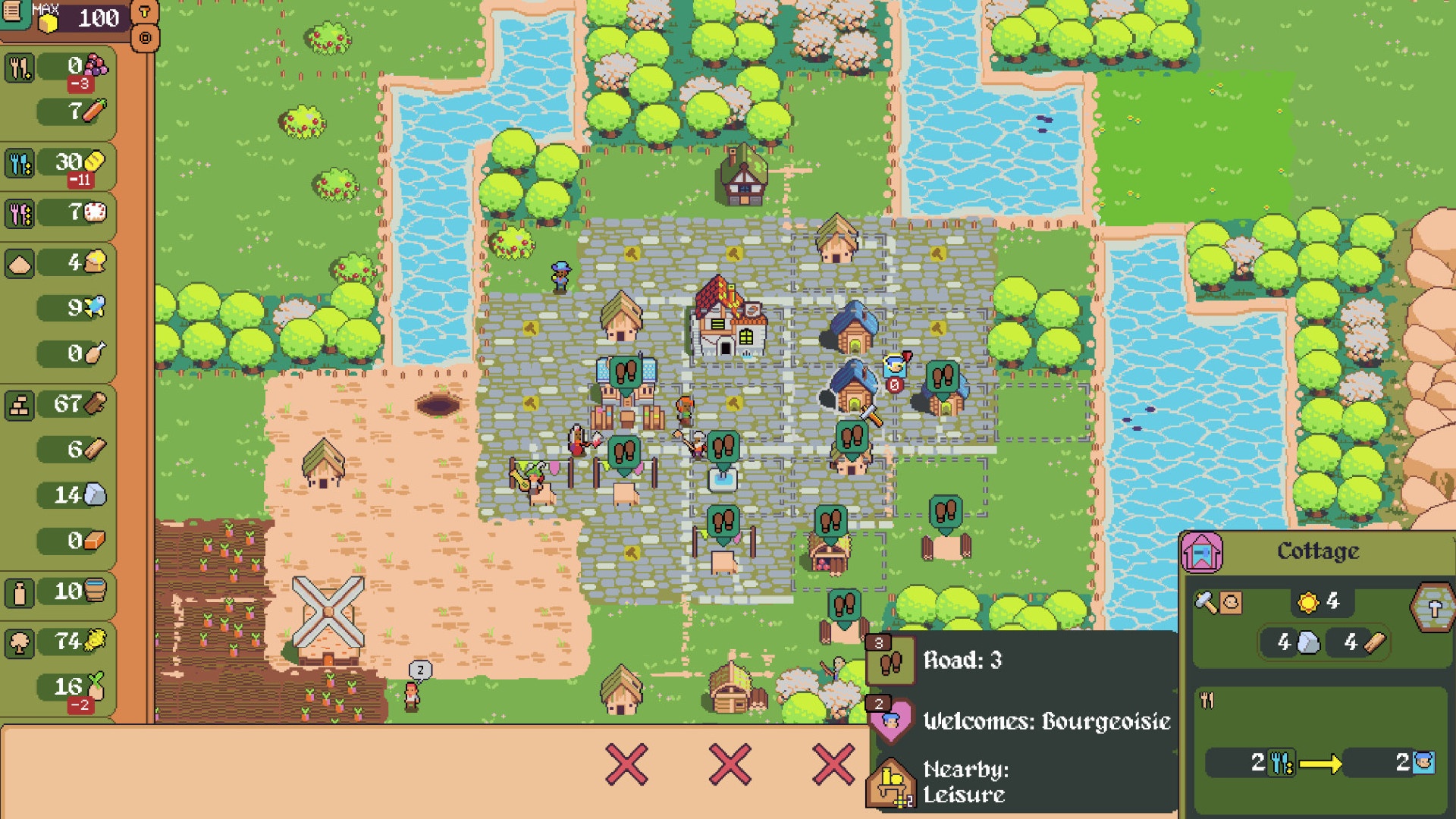Screen dimensions: 1456x819
Task: Select the blue cutlery prepared meals icon
Action: click(x=20, y=163)
